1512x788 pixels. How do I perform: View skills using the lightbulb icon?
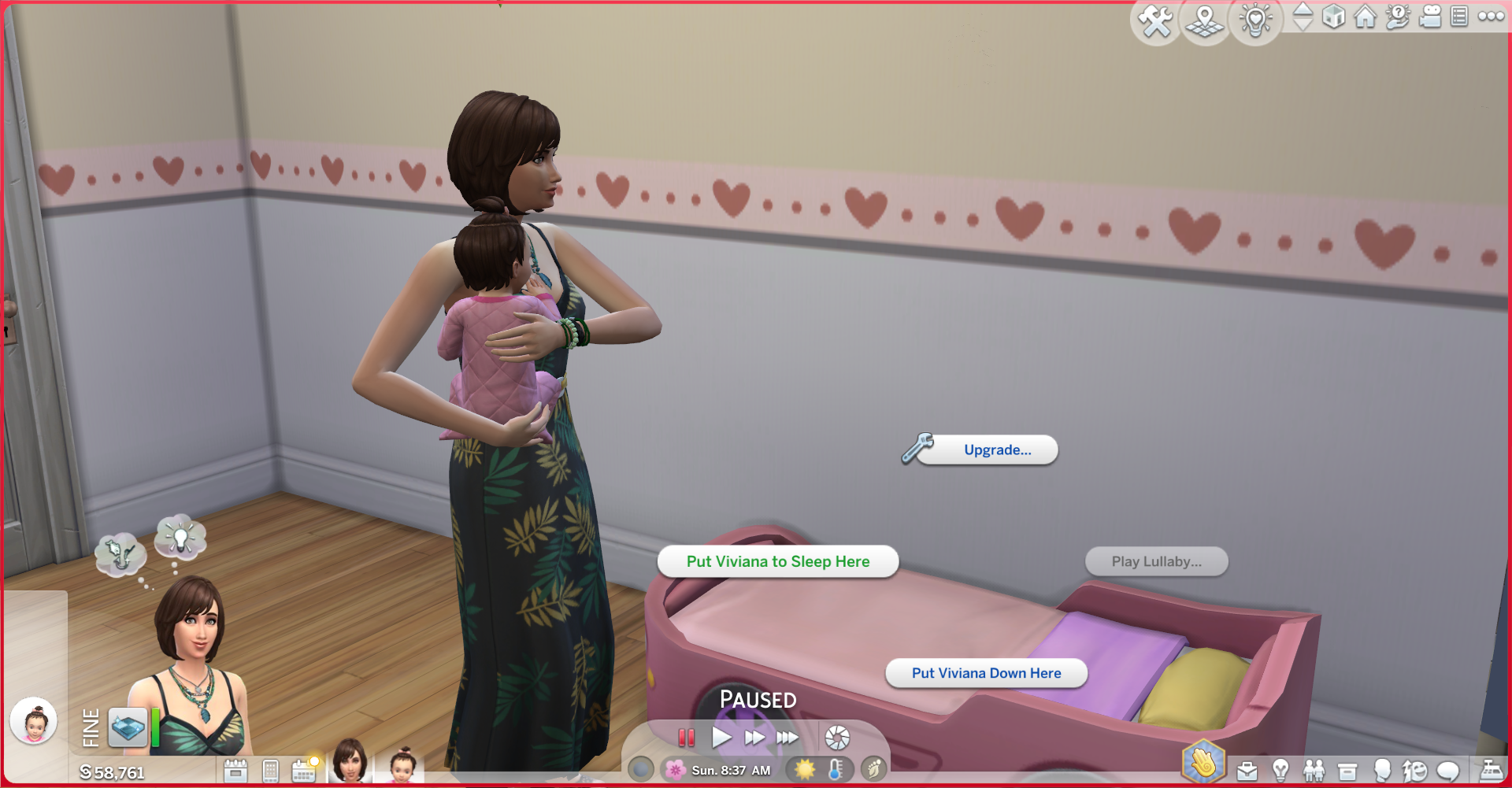tap(1280, 770)
